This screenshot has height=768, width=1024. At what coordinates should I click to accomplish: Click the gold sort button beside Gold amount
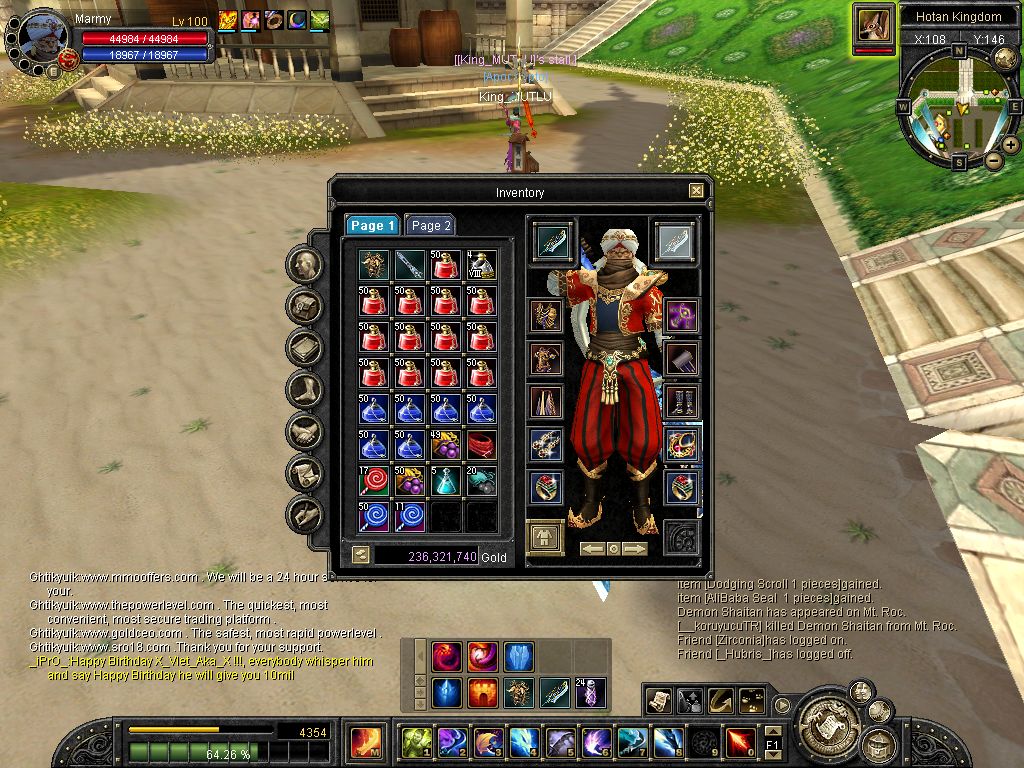pyautogui.click(x=360, y=556)
